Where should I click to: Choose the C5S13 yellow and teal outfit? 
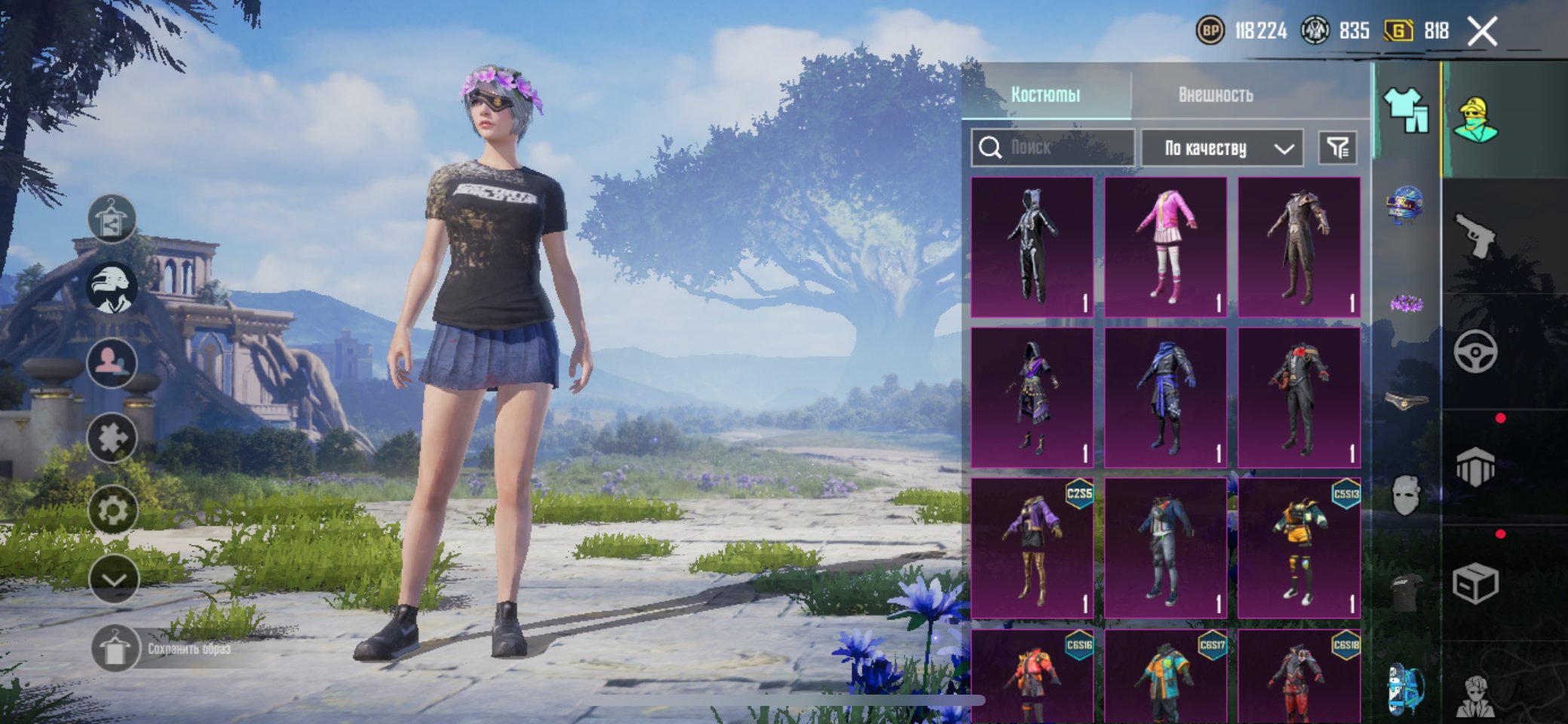[x=1299, y=548]
